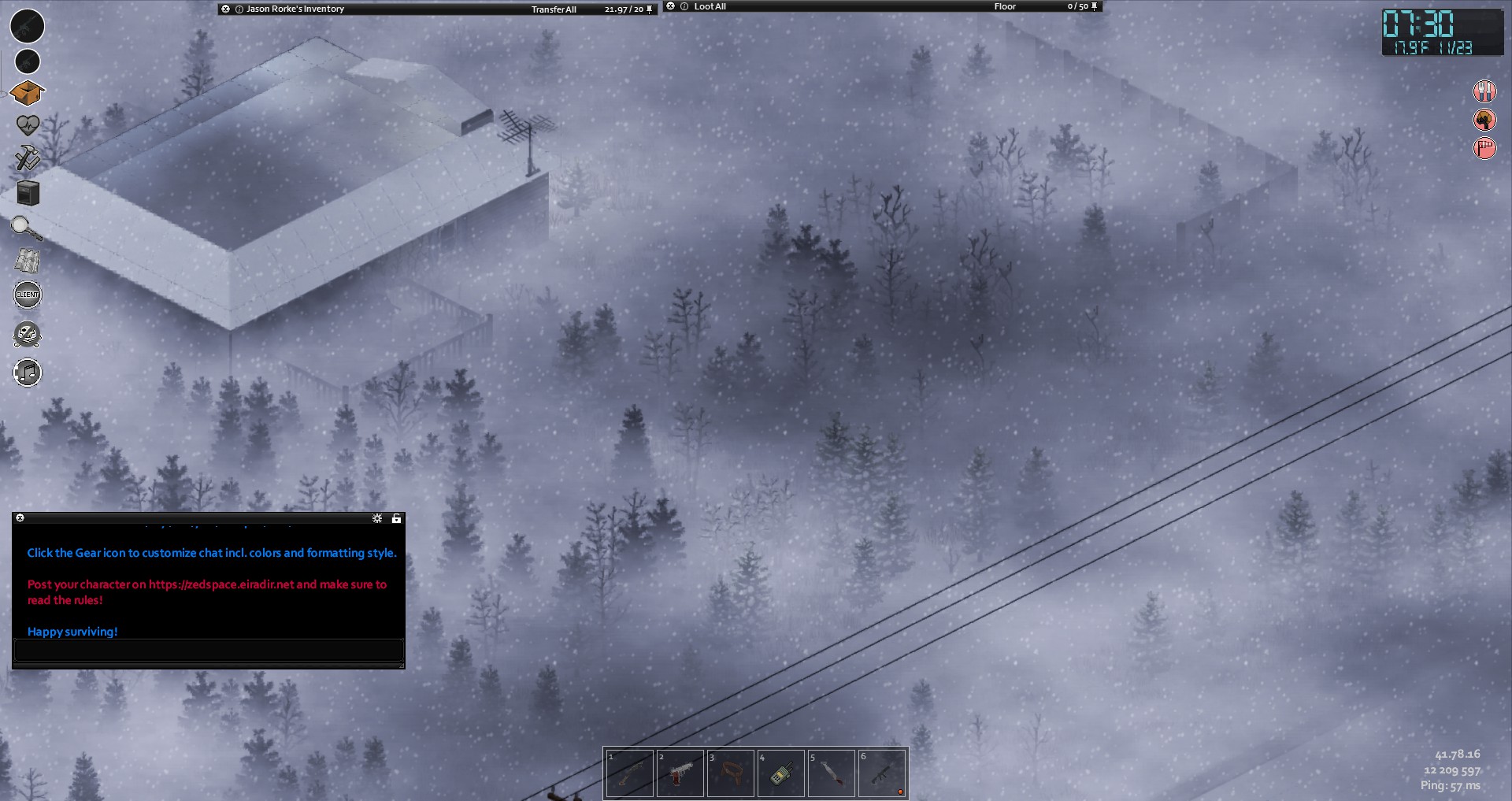1512x801 pixels.
Task: Open the crafting hammer menu
Action: point(28,158)
